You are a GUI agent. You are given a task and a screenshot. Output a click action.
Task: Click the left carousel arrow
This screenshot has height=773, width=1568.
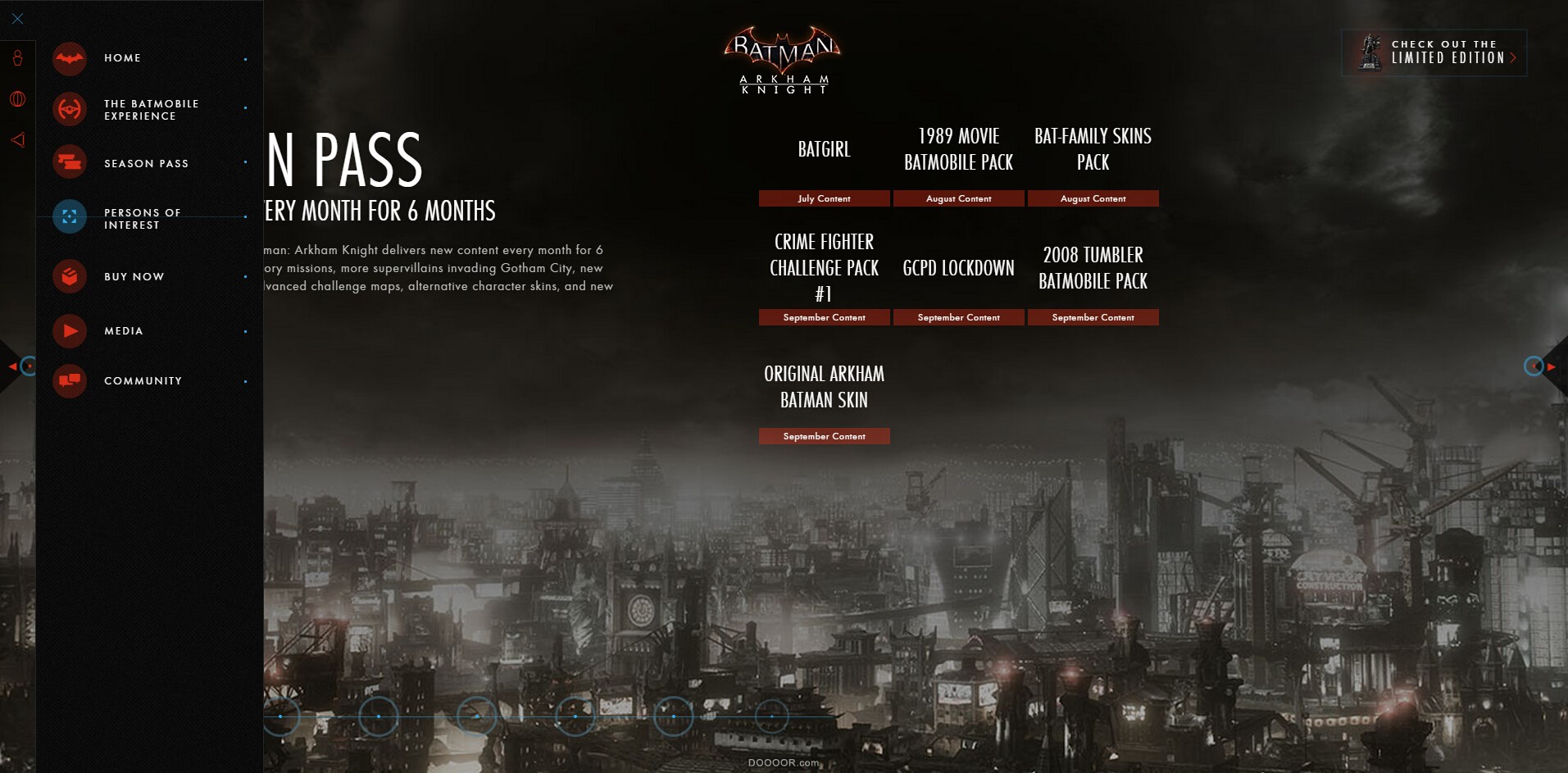13,366
